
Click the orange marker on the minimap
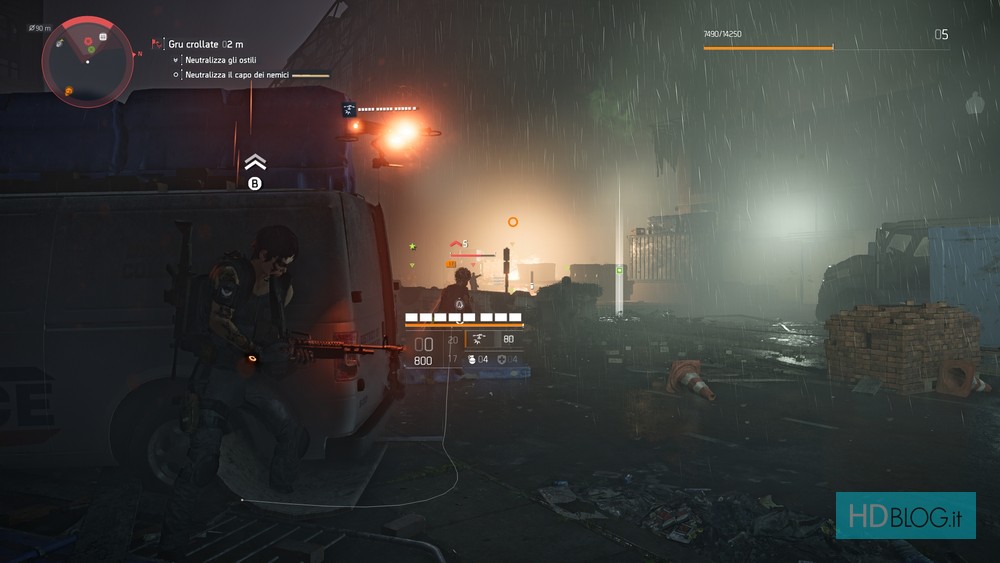point(68,91)
